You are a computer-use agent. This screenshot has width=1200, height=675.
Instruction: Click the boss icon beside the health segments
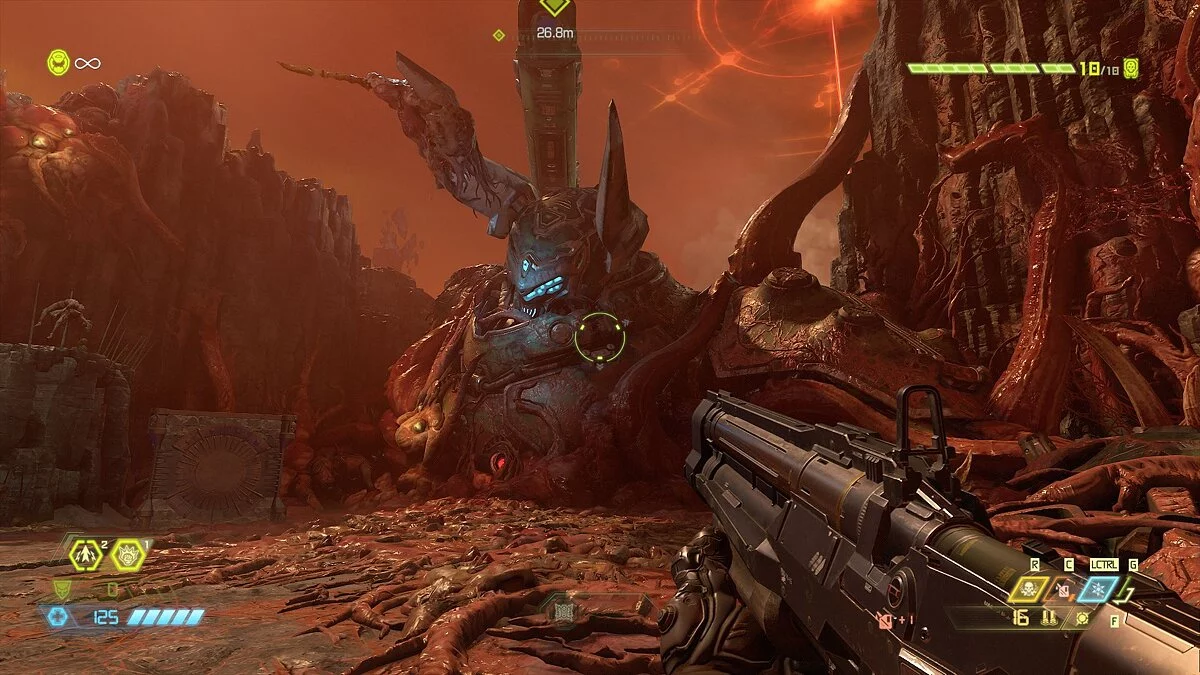pyautogui.click(x=1131, y=68)
